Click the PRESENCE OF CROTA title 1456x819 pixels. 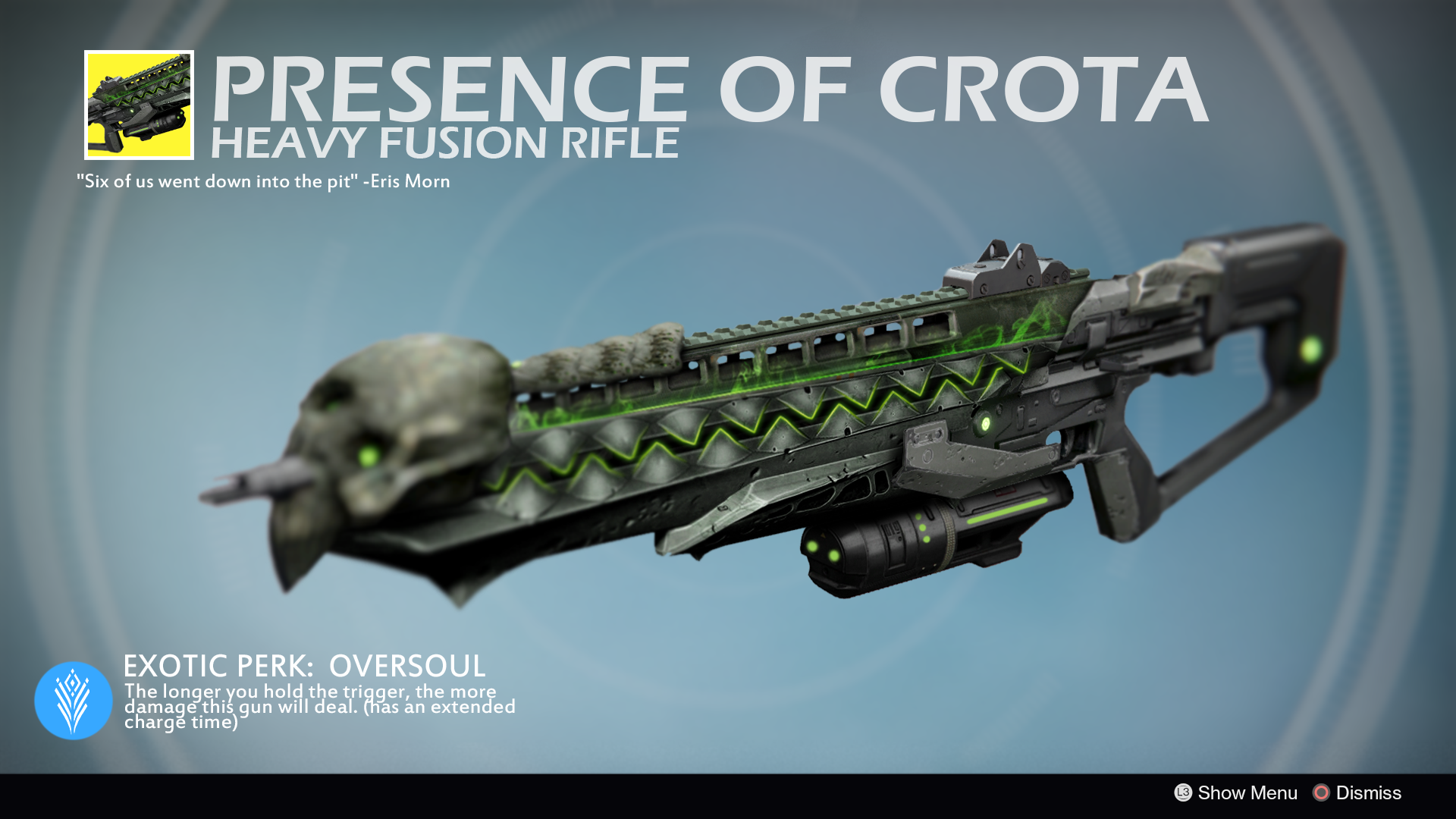tap(705, 91)
